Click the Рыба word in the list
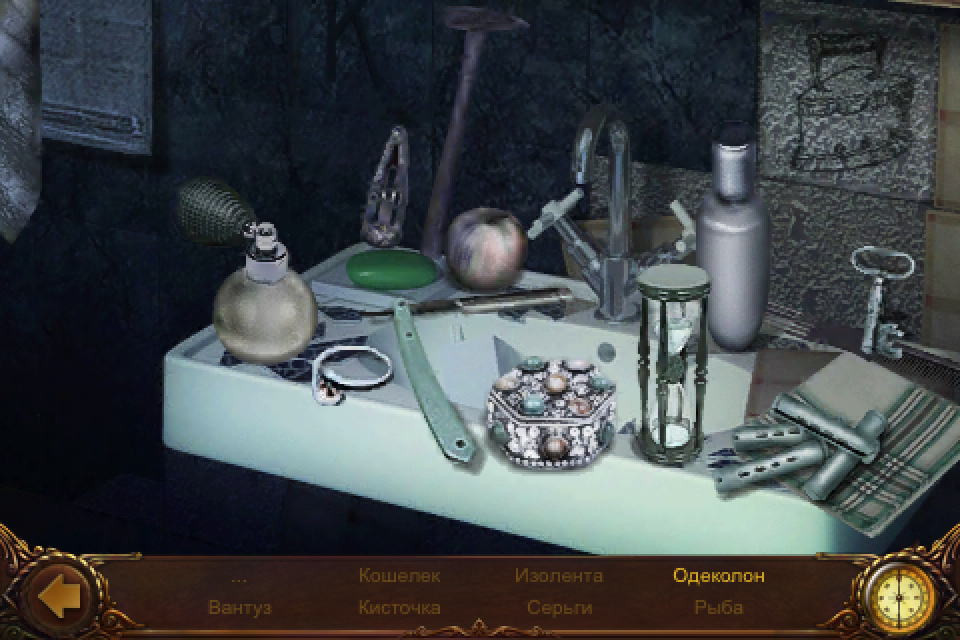 [x=719, y=607]
